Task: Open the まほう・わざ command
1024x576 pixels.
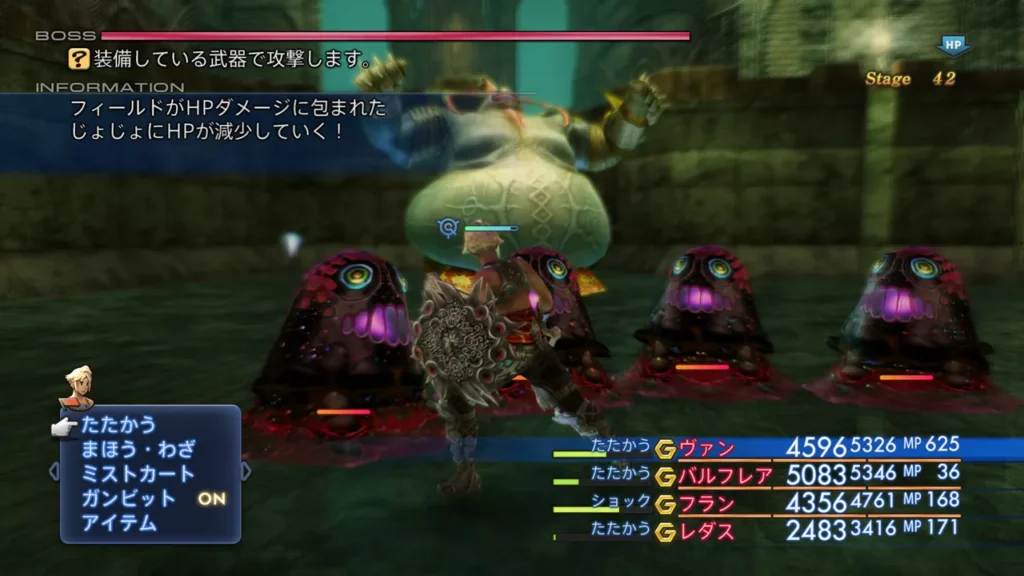Action: click(138, 449)
